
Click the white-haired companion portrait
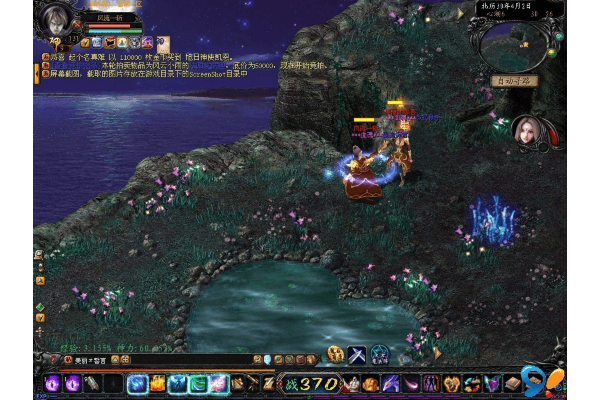527,132
